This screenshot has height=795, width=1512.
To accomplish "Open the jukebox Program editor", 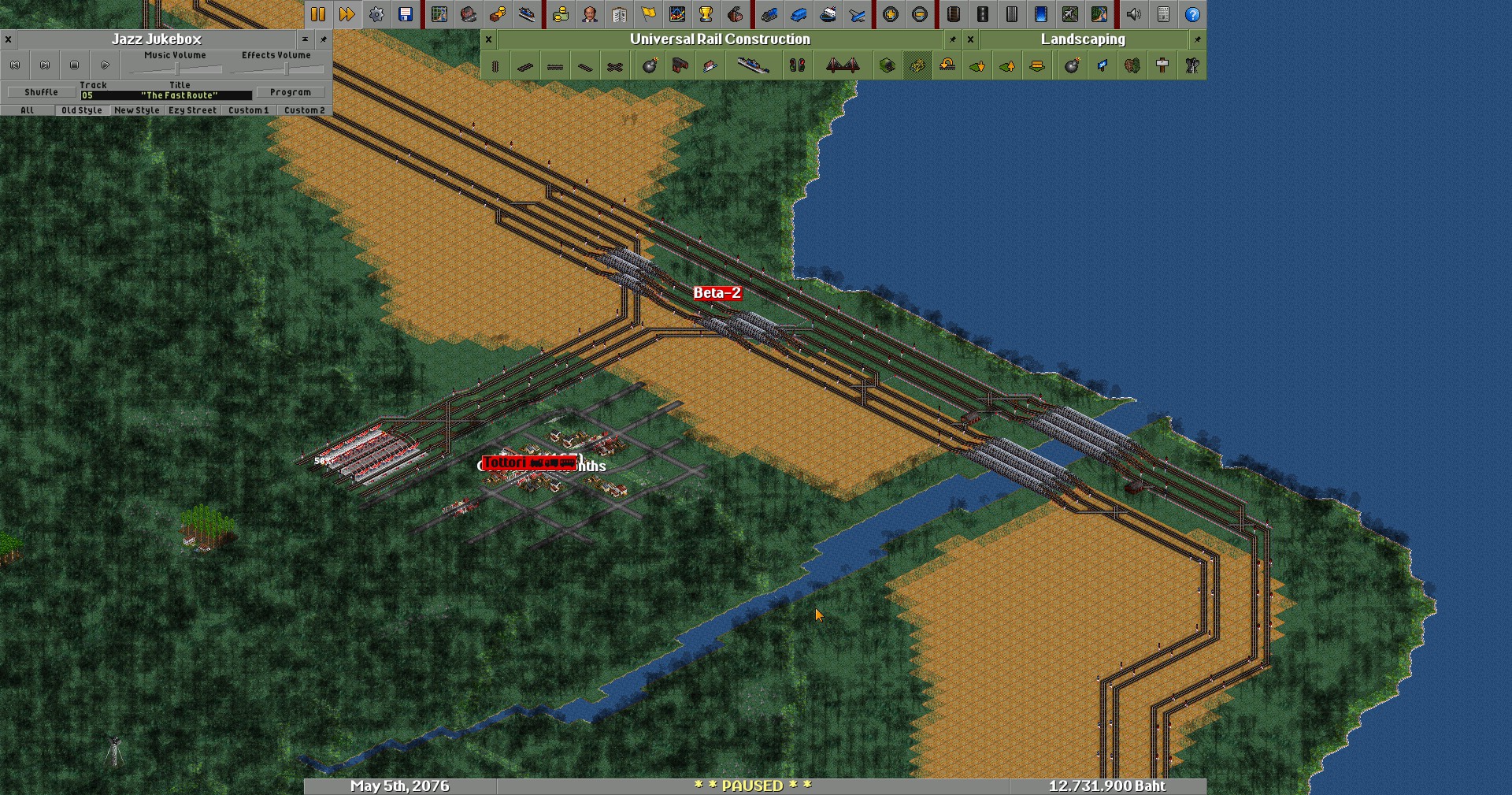I will pos(291,92).
